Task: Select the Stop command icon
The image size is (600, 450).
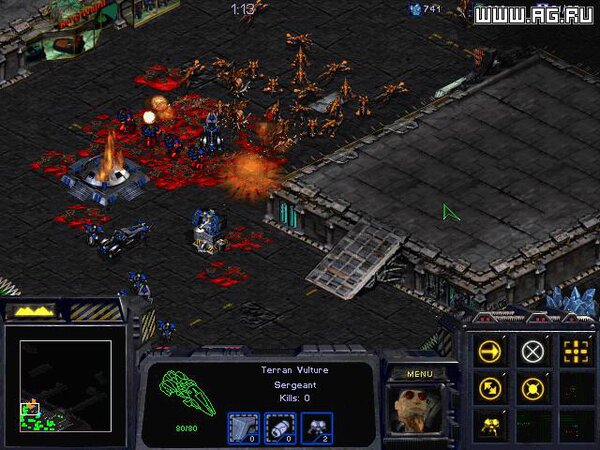Action: (533, 351)
